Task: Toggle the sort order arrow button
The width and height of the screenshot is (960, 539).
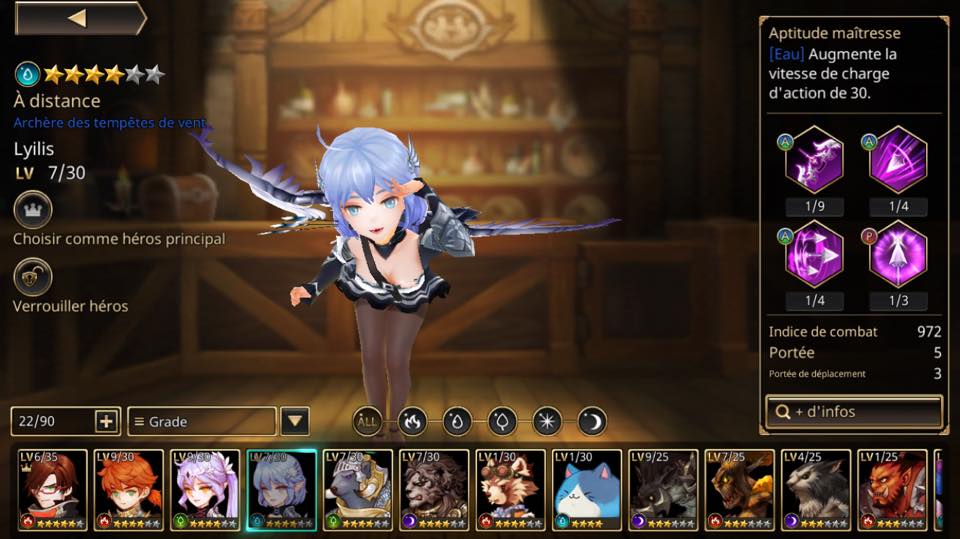Action: (294, 421)
